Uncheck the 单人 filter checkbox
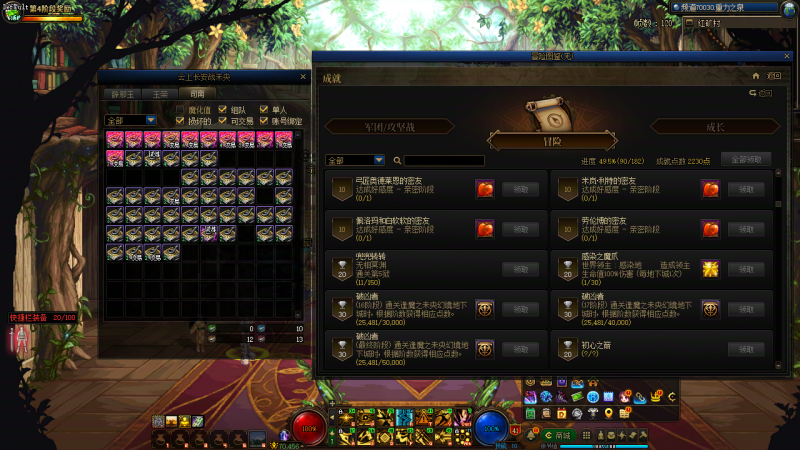 click(264, 109)
